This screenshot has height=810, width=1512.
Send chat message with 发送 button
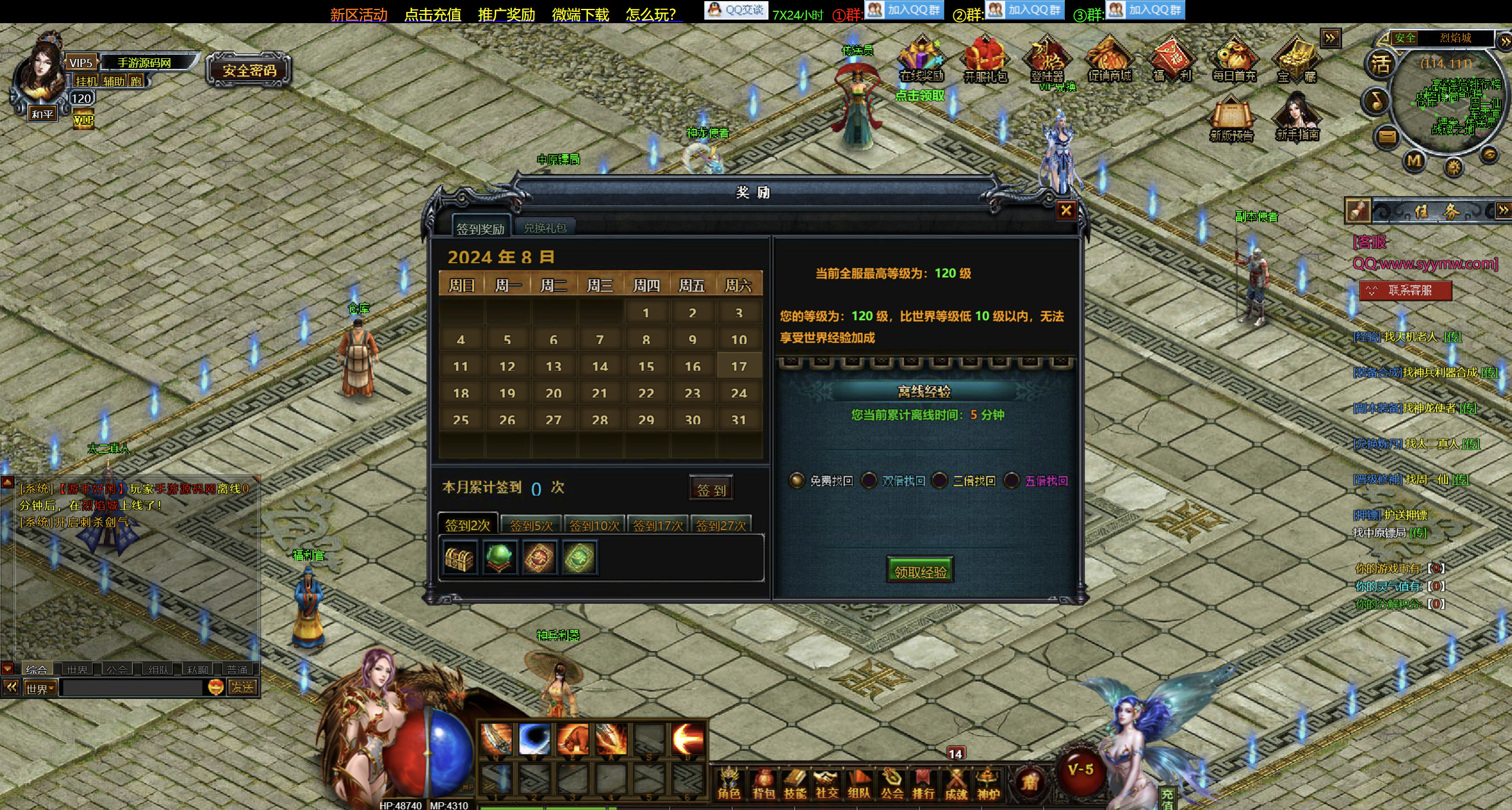pos(242,688)
